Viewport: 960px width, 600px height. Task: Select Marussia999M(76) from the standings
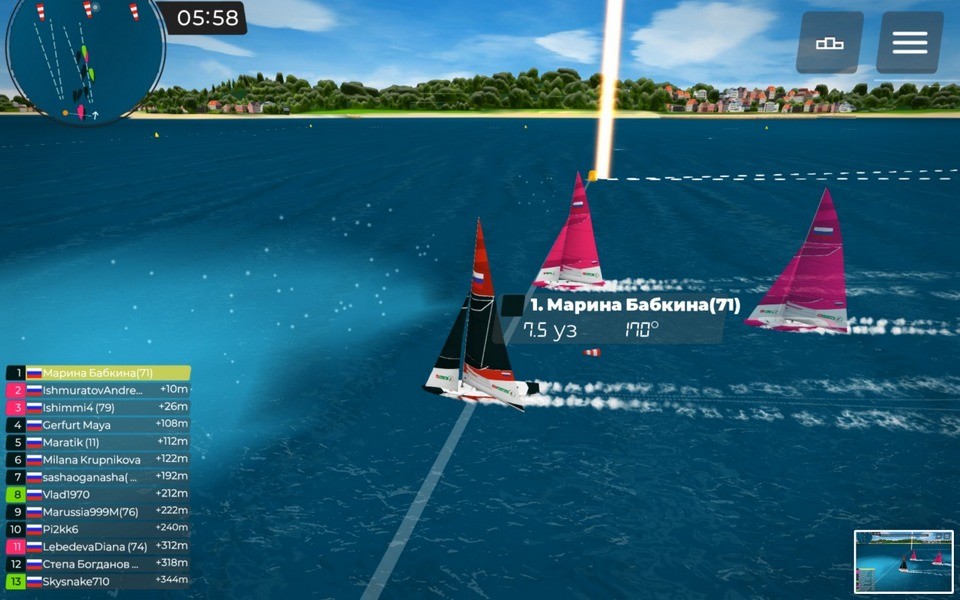tap(98, 512)
